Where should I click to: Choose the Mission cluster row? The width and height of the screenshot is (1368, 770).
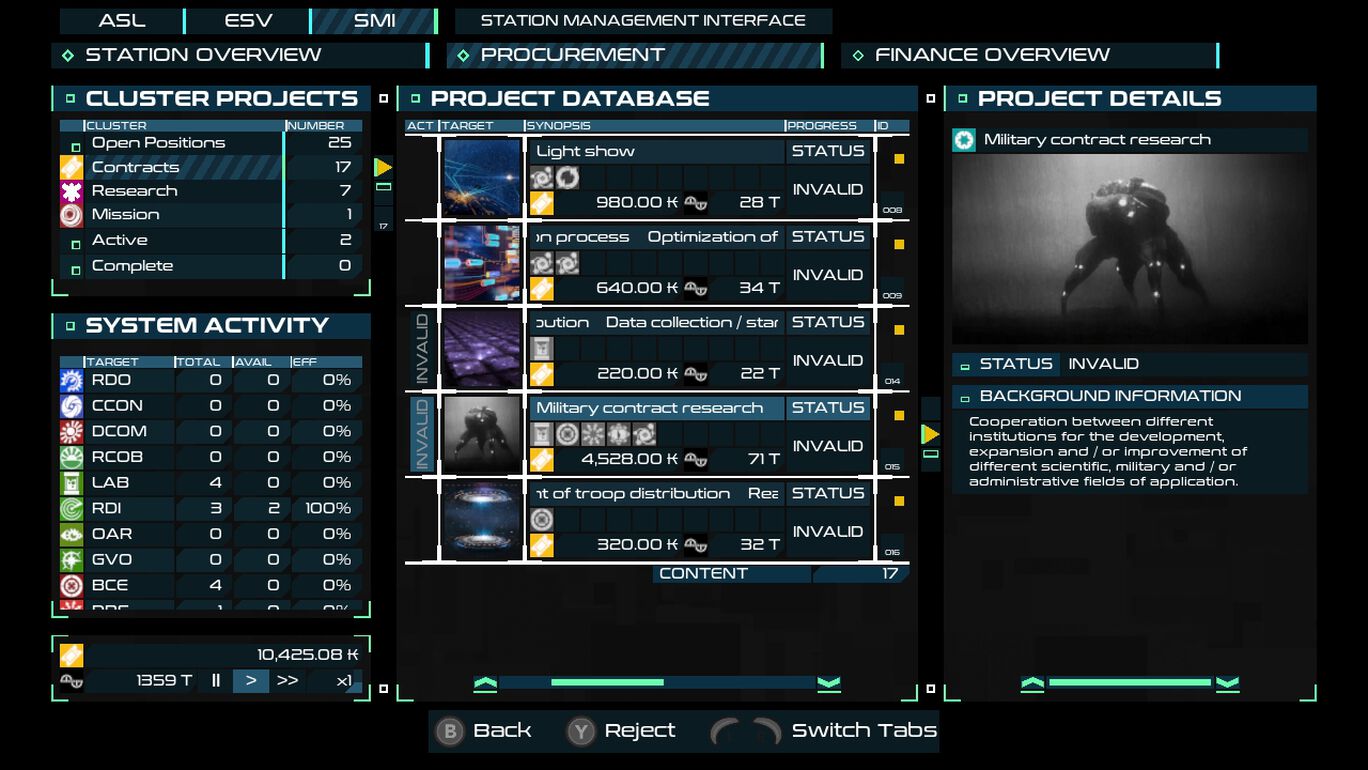click(180, 214)
